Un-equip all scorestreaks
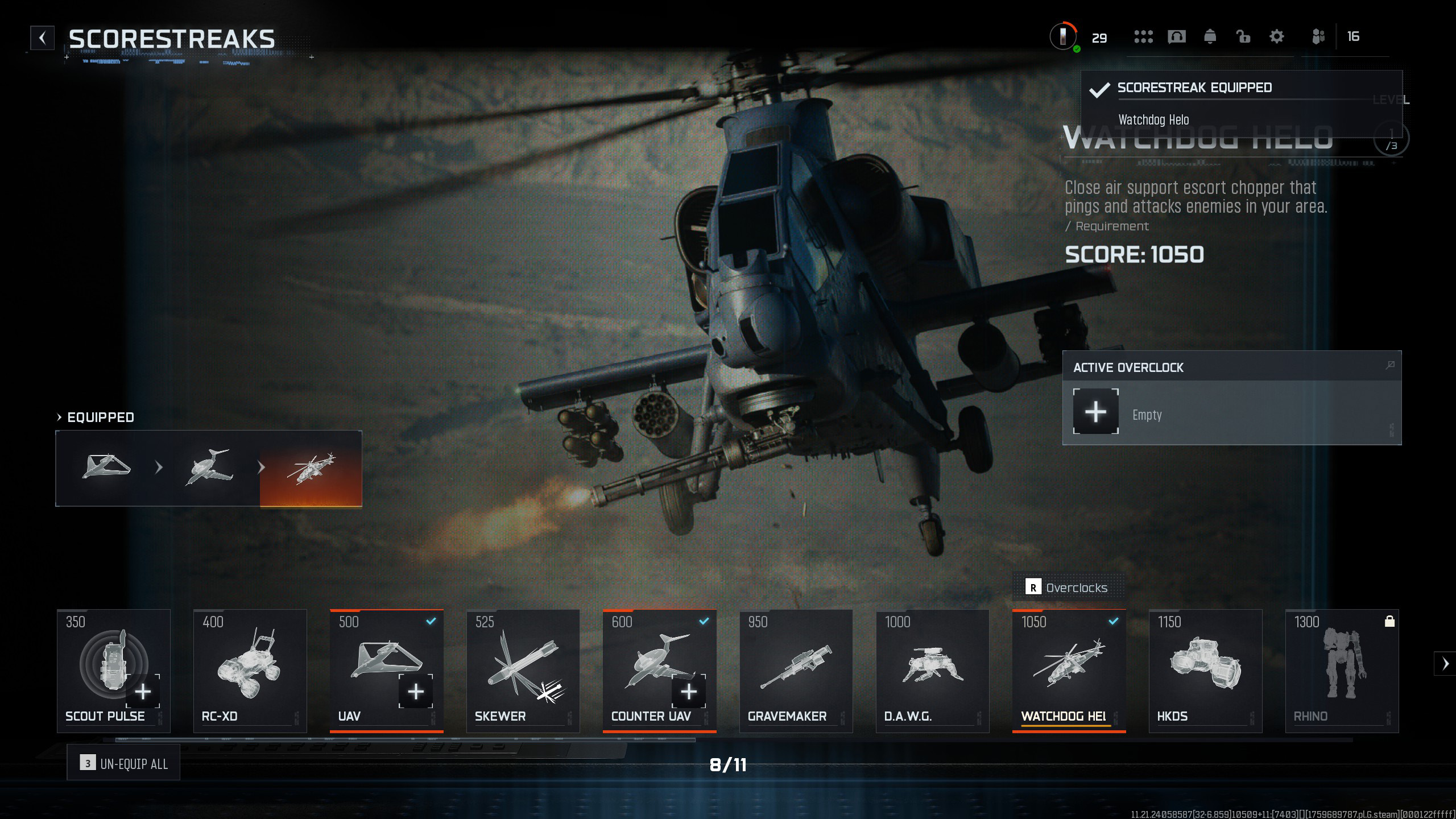Viewport: 1456px width, 819px height. (123, 763)
